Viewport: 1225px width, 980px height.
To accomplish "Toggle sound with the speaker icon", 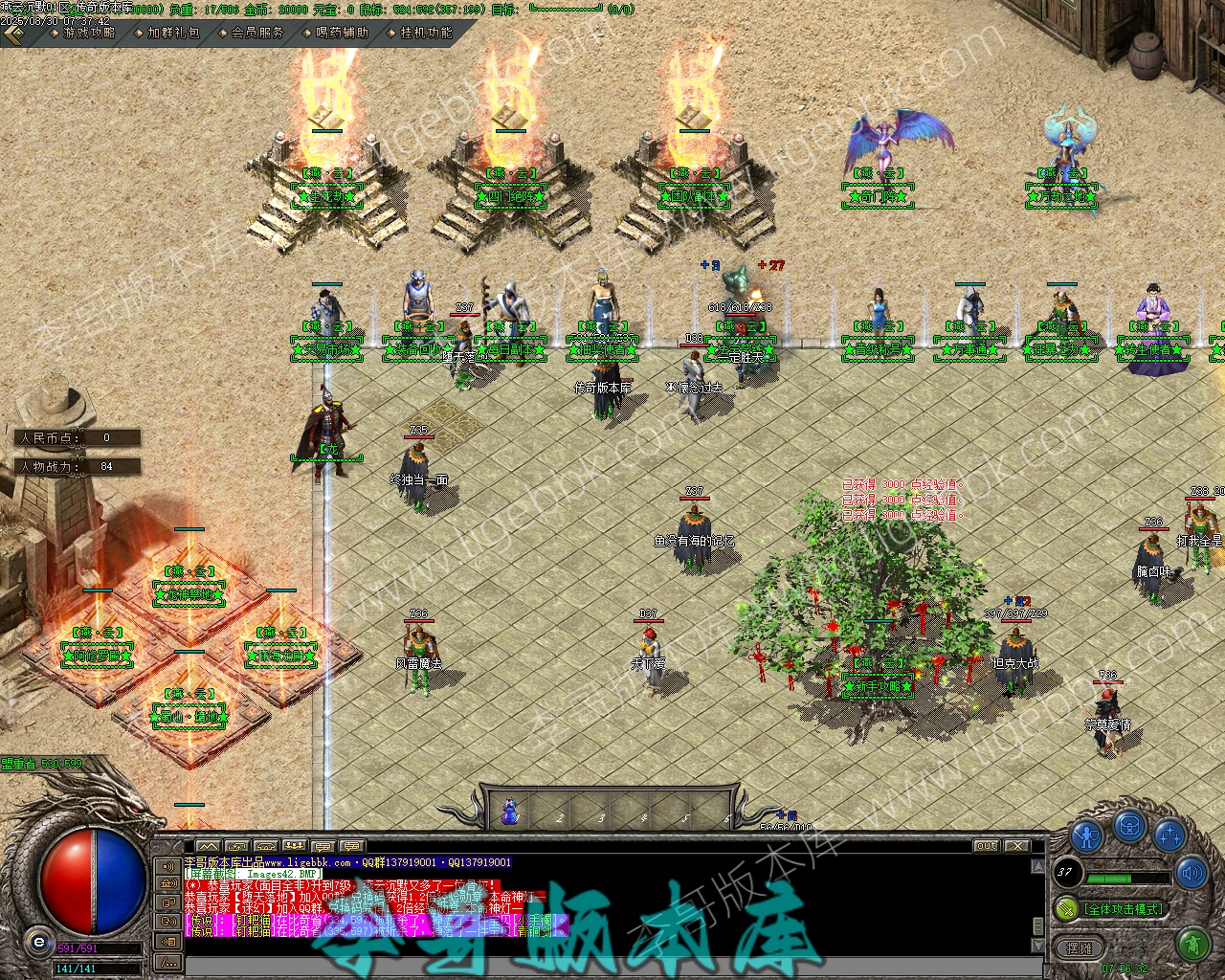I will point(1192,873).
